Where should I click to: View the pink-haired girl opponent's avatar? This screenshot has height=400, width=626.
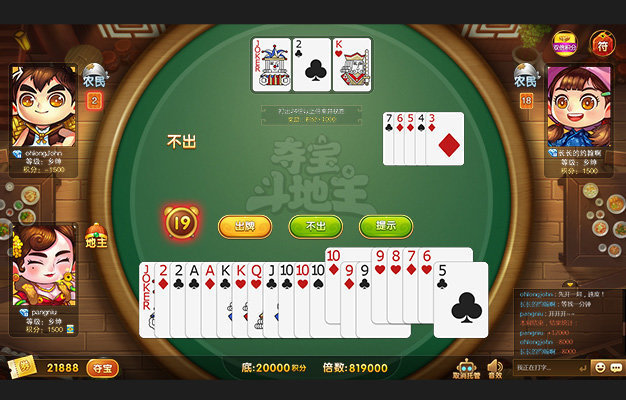(x=579, y=106)
